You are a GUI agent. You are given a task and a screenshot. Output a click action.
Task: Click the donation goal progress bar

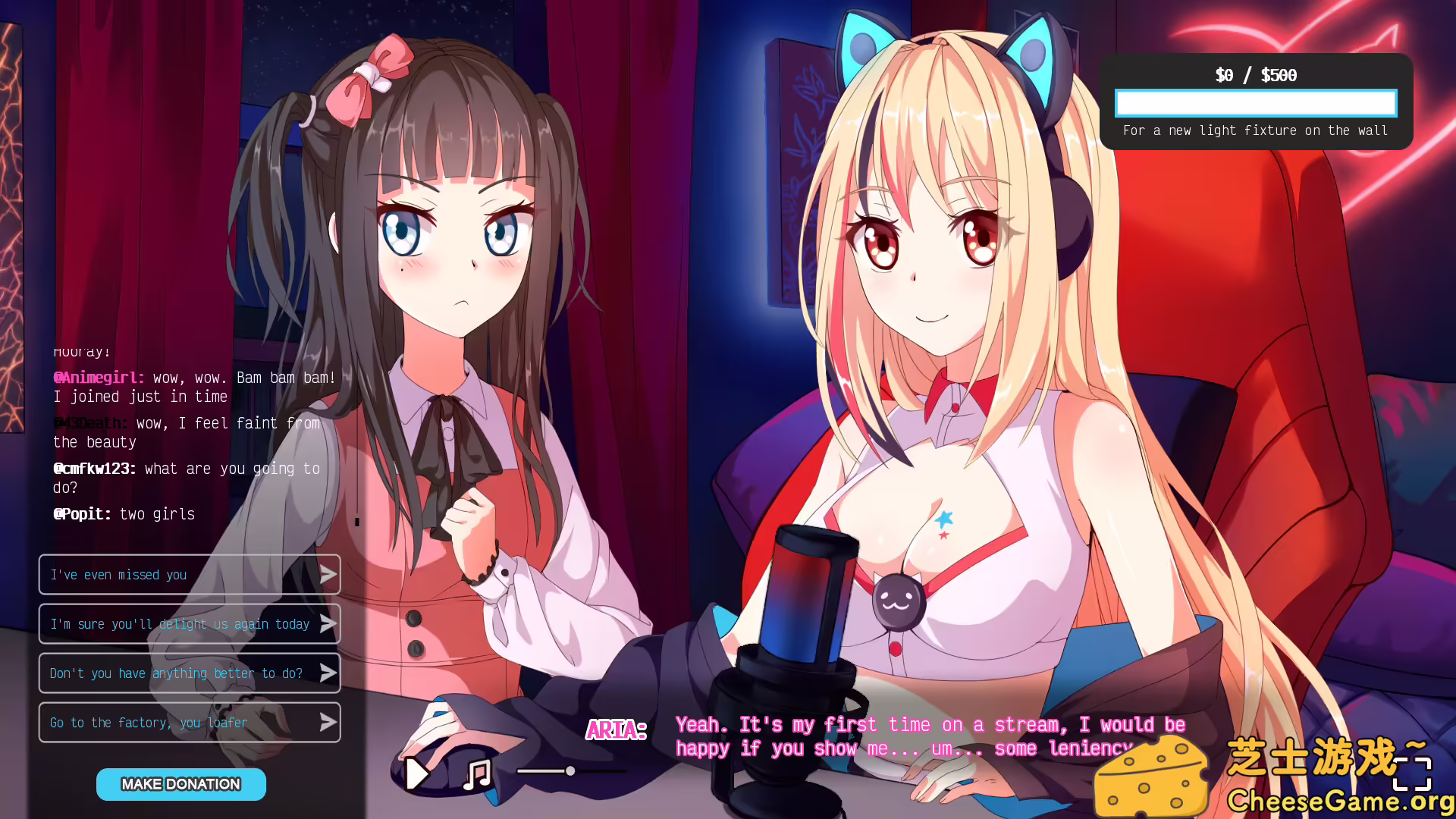tap(1255, 103)
